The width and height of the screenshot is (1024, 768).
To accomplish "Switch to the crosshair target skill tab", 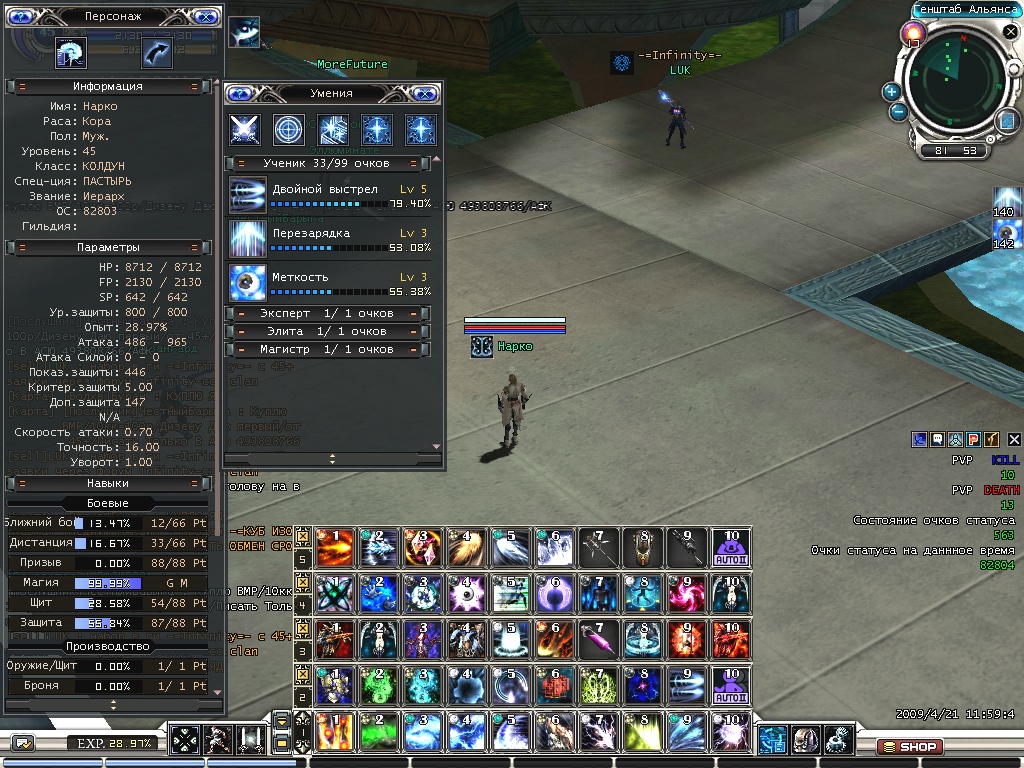I will [x=289, y=130].
